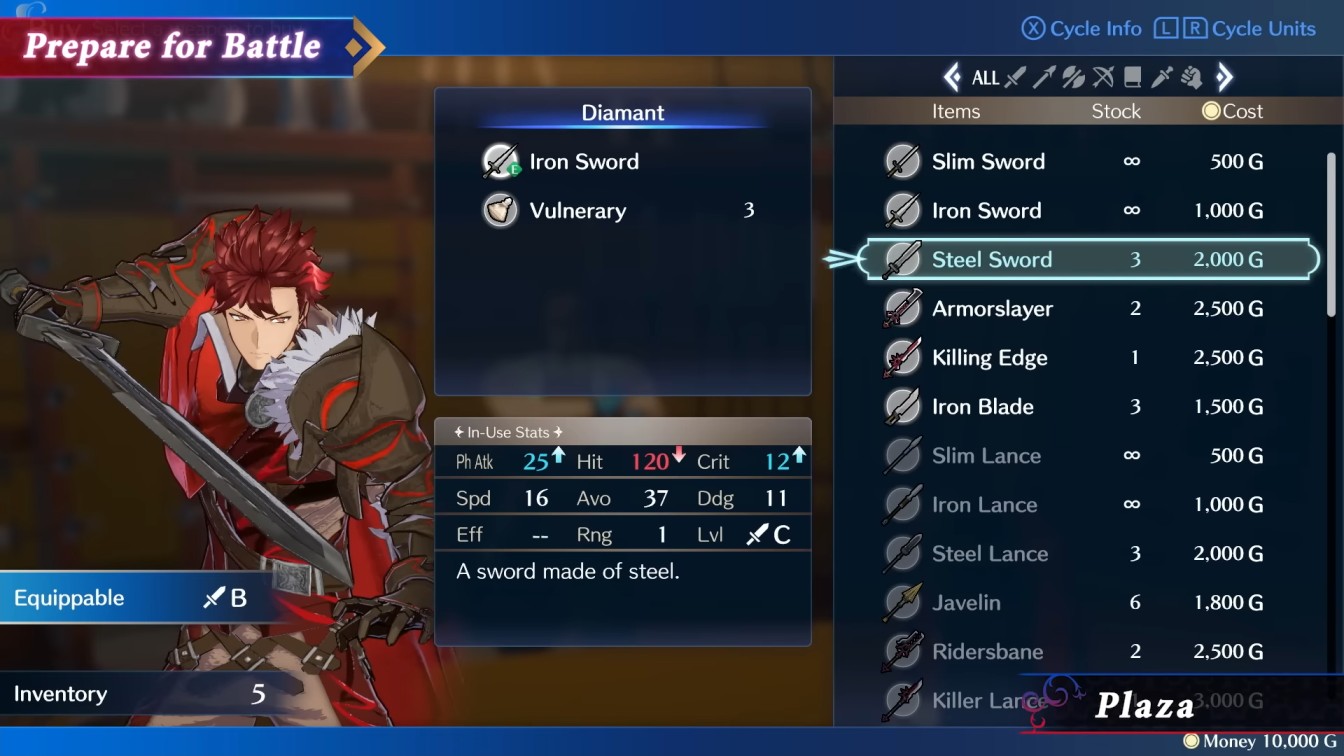Filter shop items by swords

point(1014,77)
